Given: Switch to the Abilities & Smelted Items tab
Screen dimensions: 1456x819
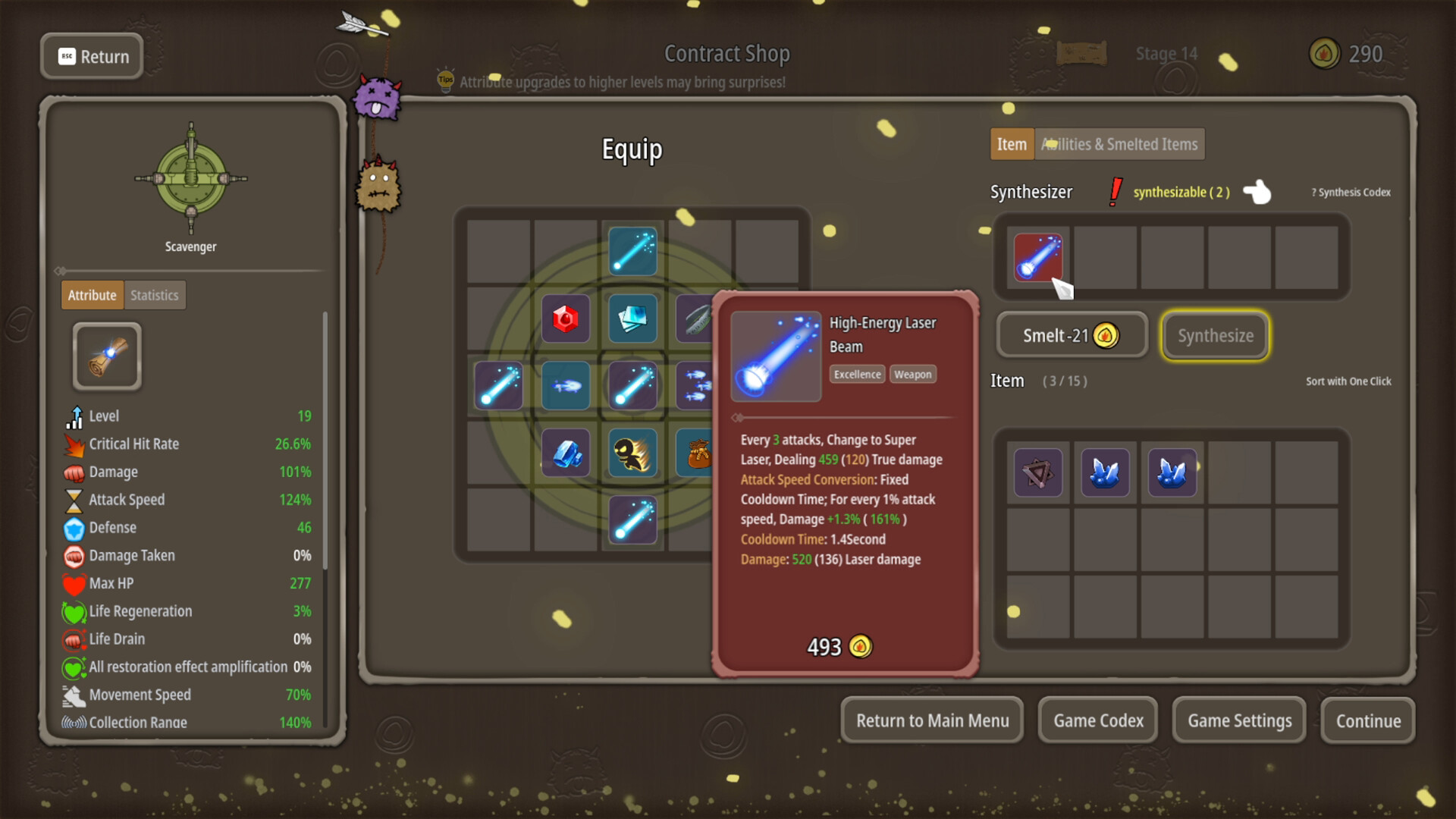Looking at the screenshot, I should coord(1119,144).
